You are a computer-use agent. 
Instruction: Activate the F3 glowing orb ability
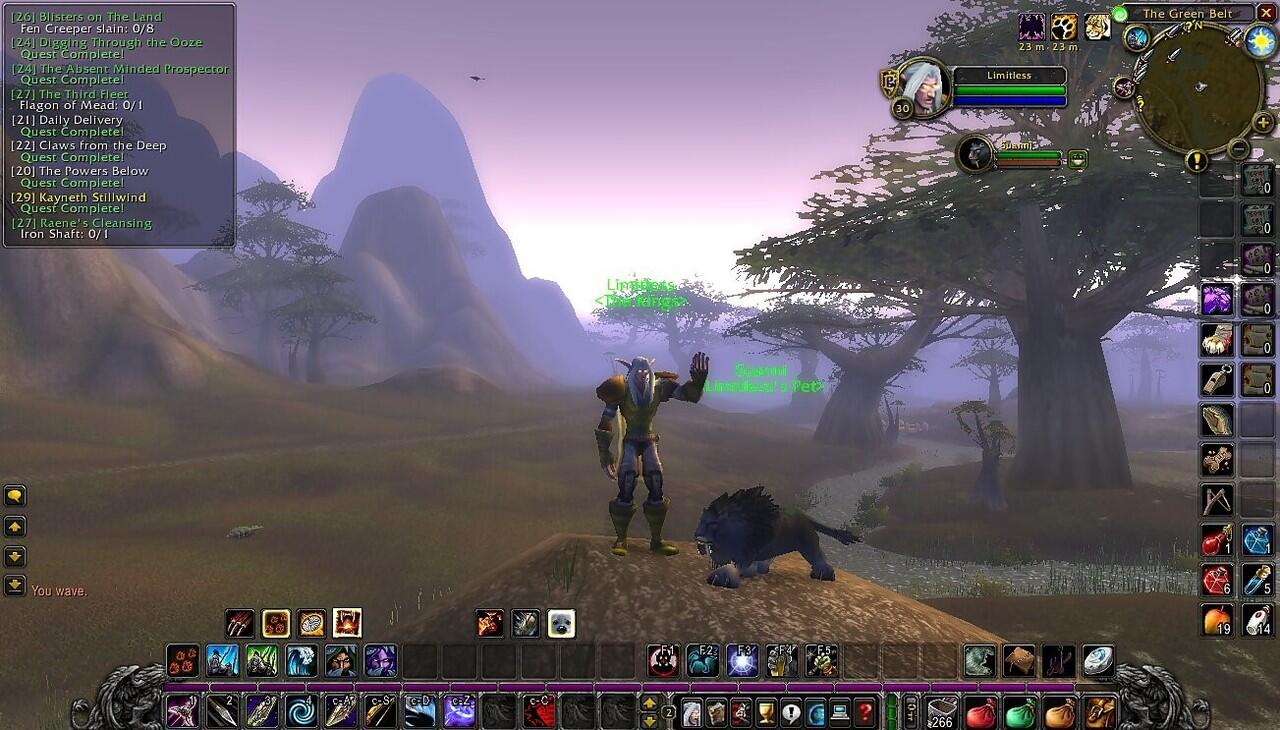pos(742,660)
